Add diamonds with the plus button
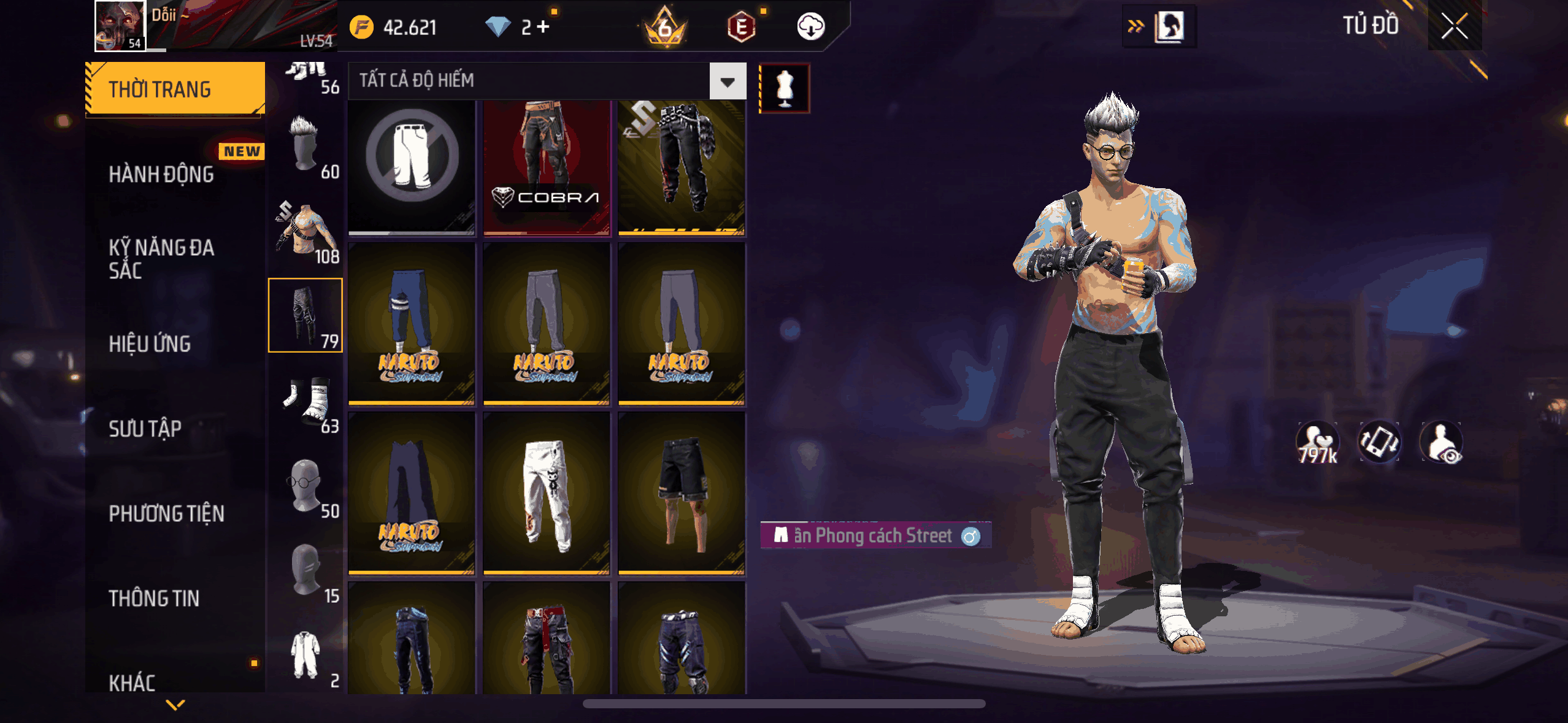The width and height of the screenshot is (1568, 723). [543, 26]
